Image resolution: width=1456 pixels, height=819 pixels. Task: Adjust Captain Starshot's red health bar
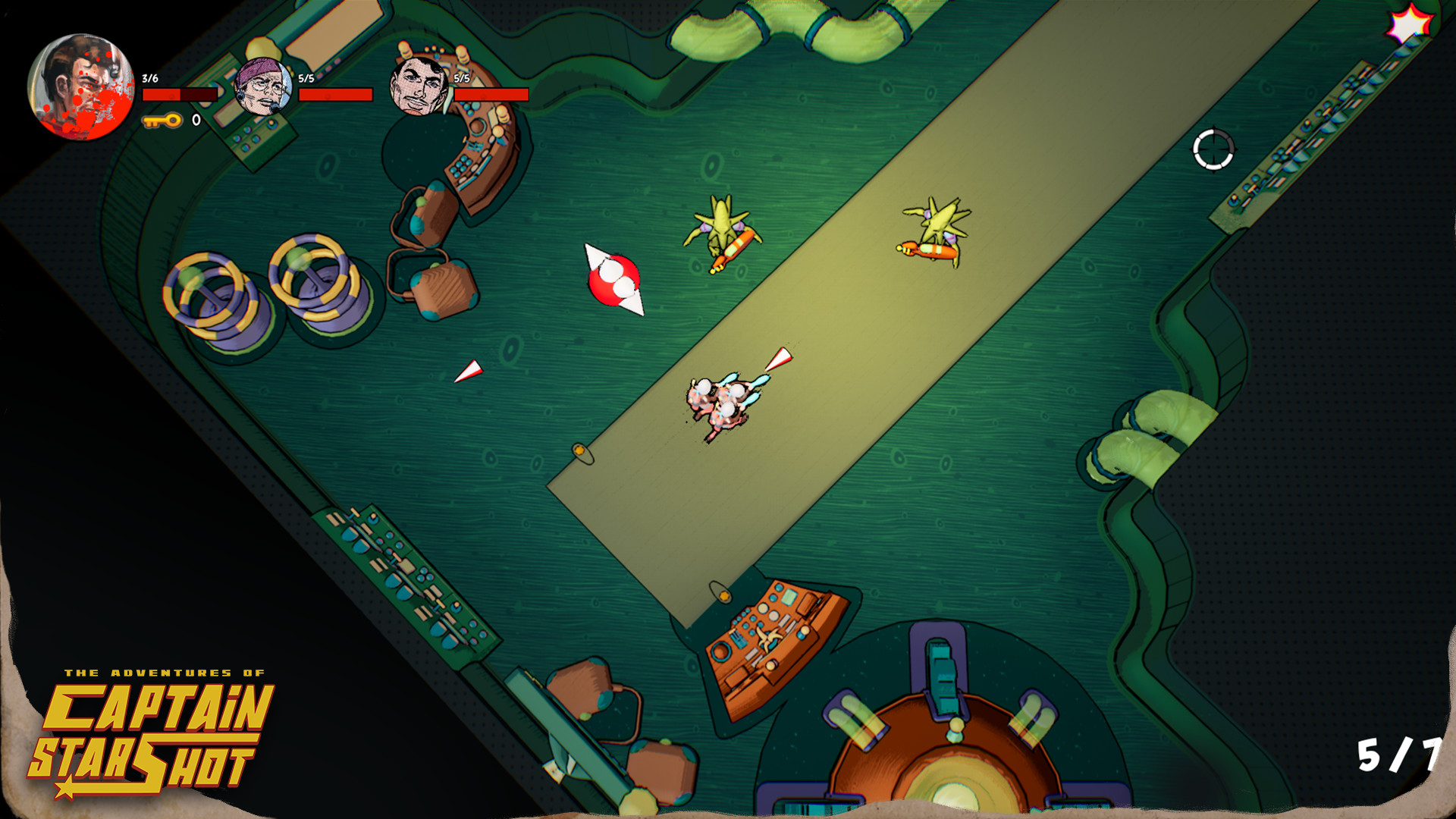[x=178, y=95]
